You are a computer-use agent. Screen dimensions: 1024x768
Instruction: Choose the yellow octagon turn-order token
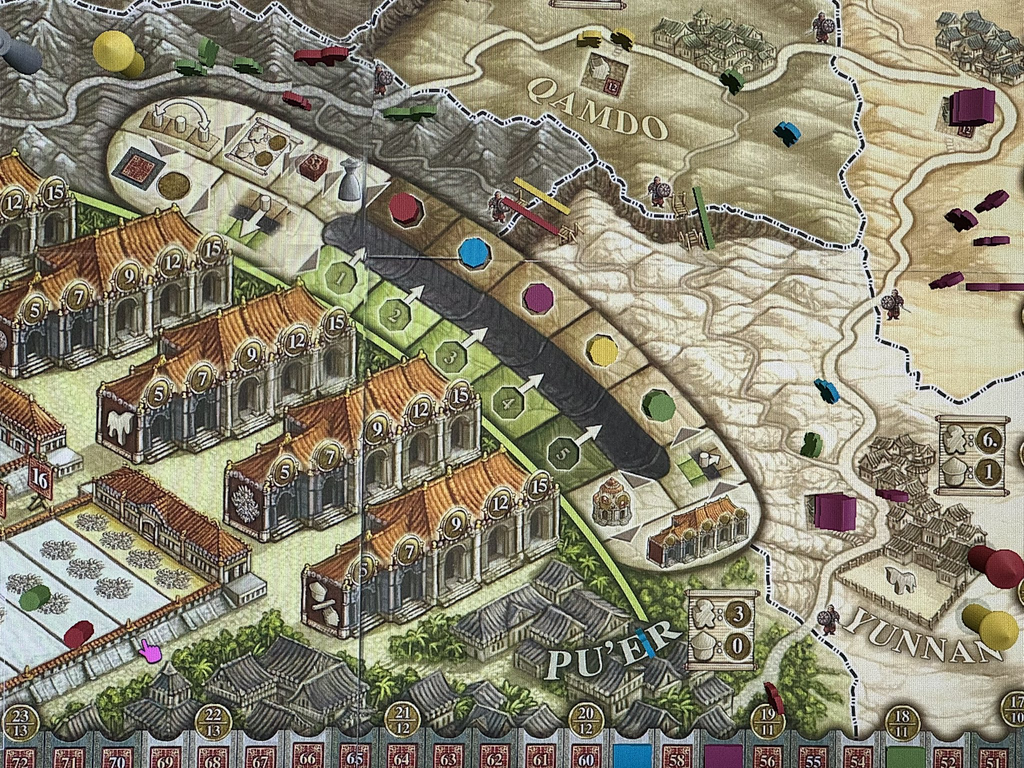tap(601, 350)
